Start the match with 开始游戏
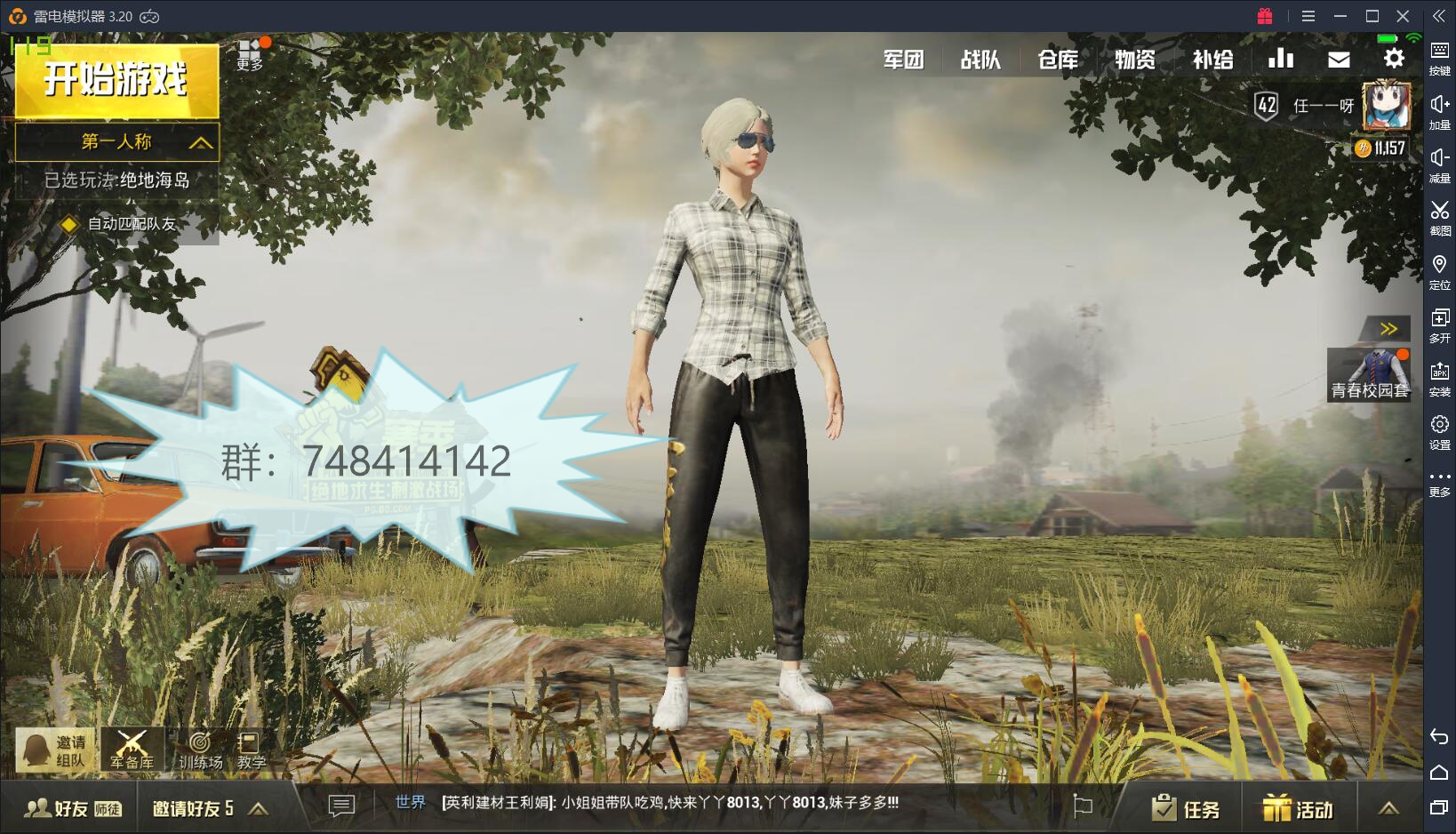 coord(116,80)
